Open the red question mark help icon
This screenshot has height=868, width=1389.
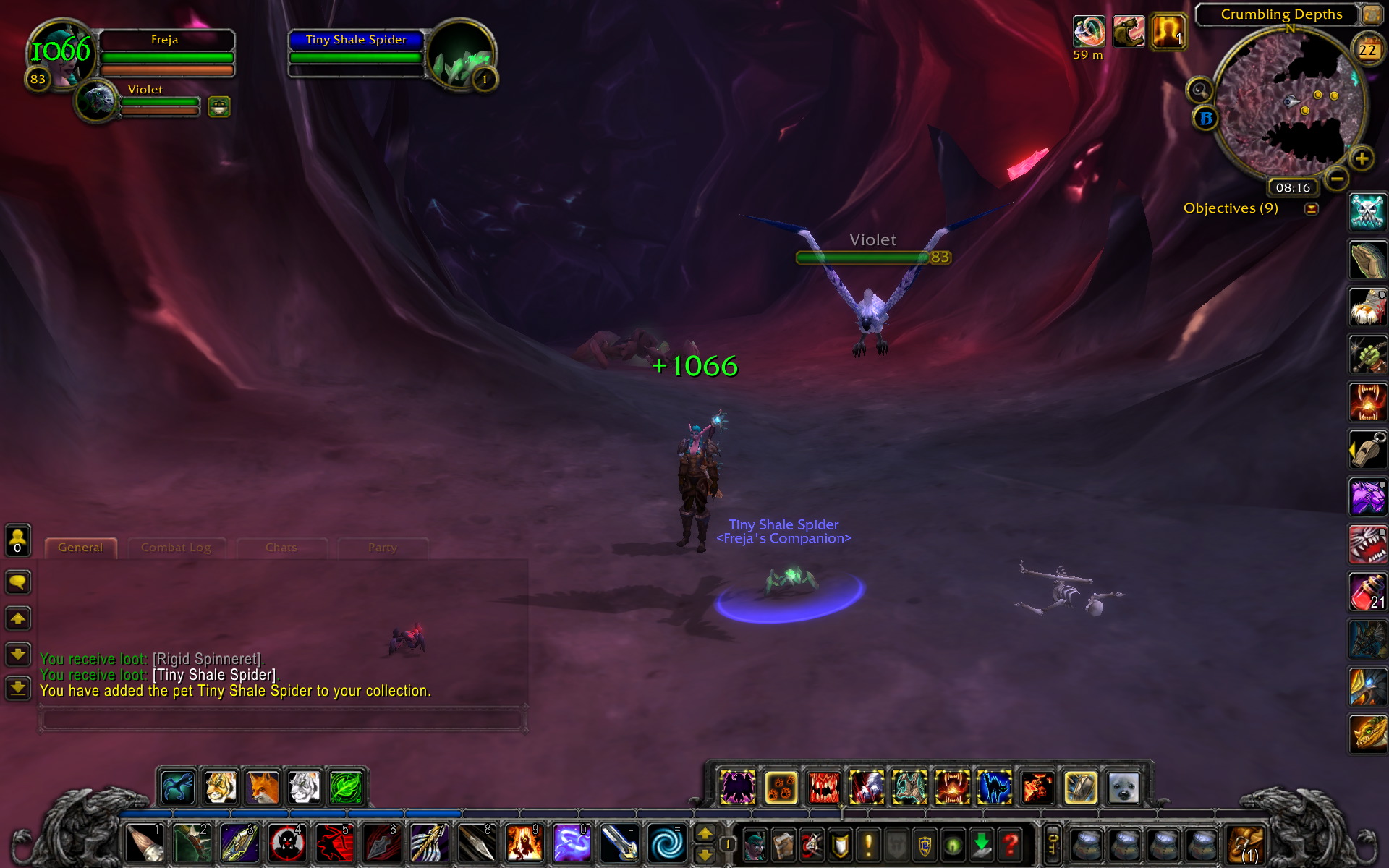pos(1010,843)
